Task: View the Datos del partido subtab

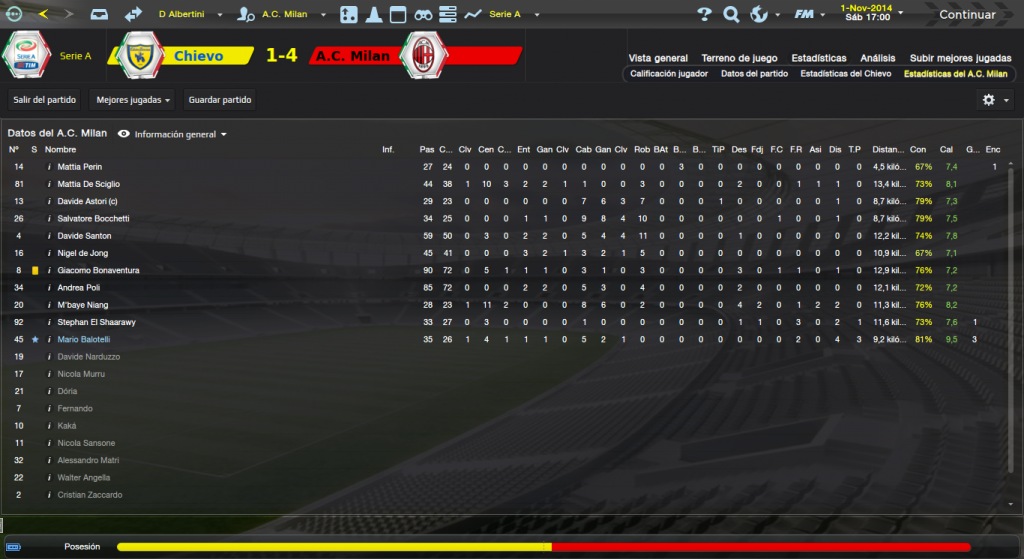Action: click(x=754, y=74)
